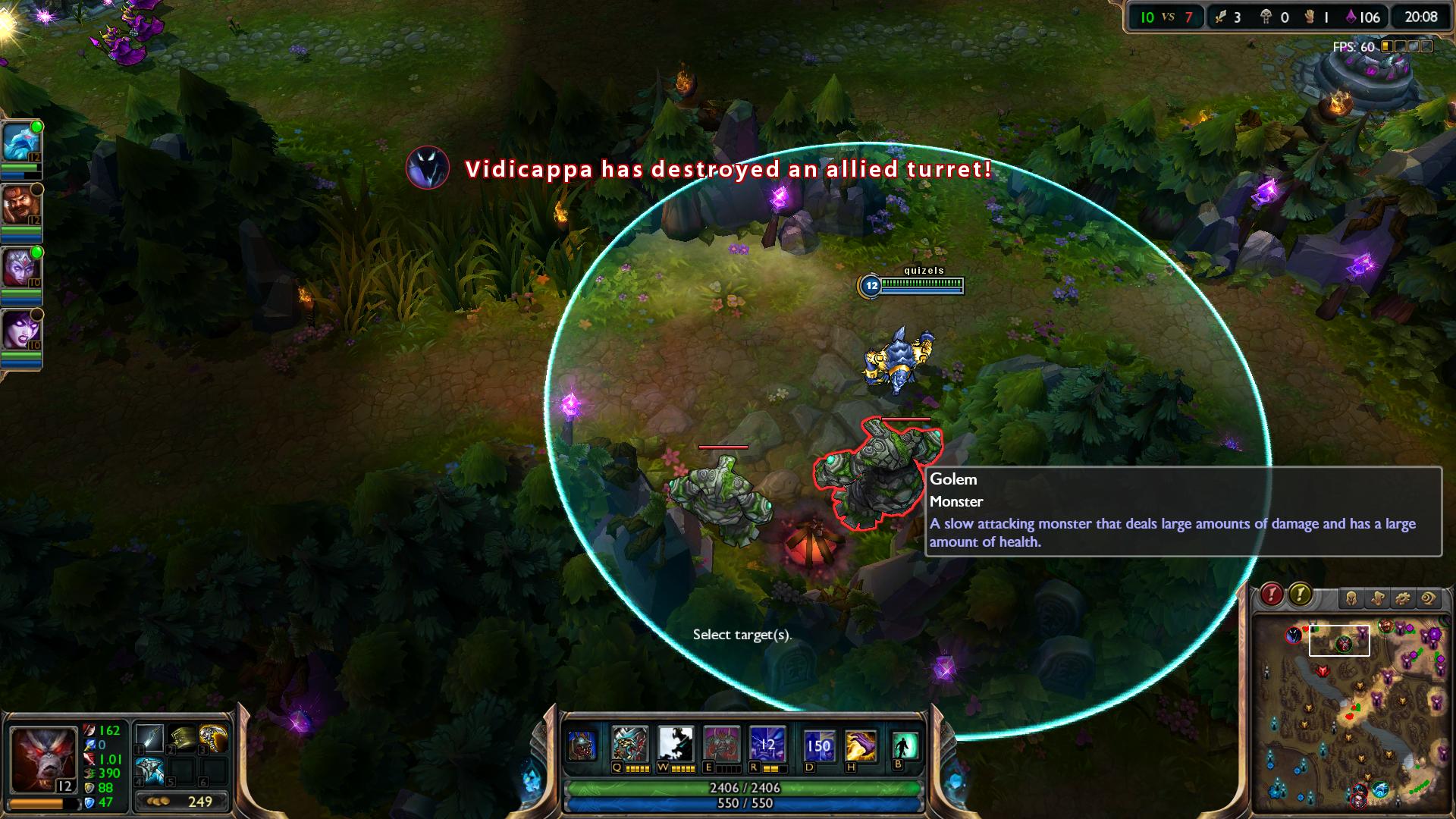Click the red buff camp on minimap

pyautogui.click(x=1323, y=672)
